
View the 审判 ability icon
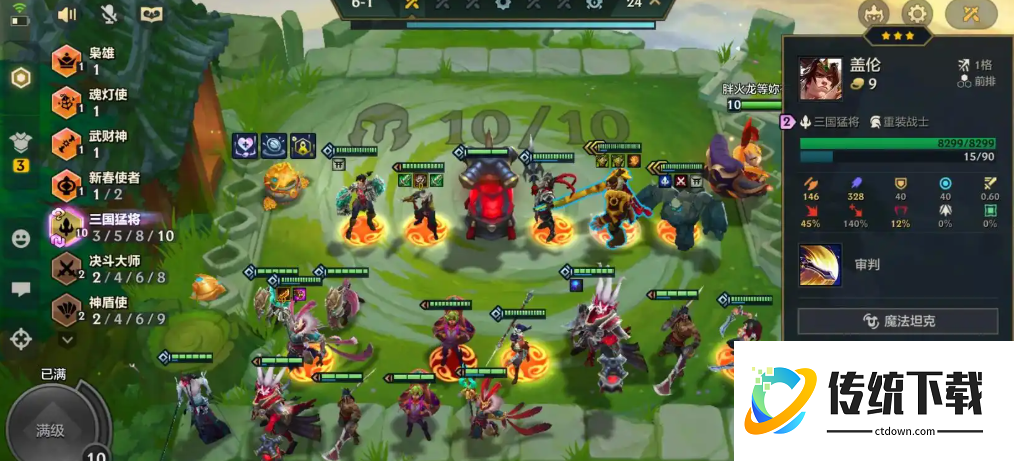[x=820, y=265]
